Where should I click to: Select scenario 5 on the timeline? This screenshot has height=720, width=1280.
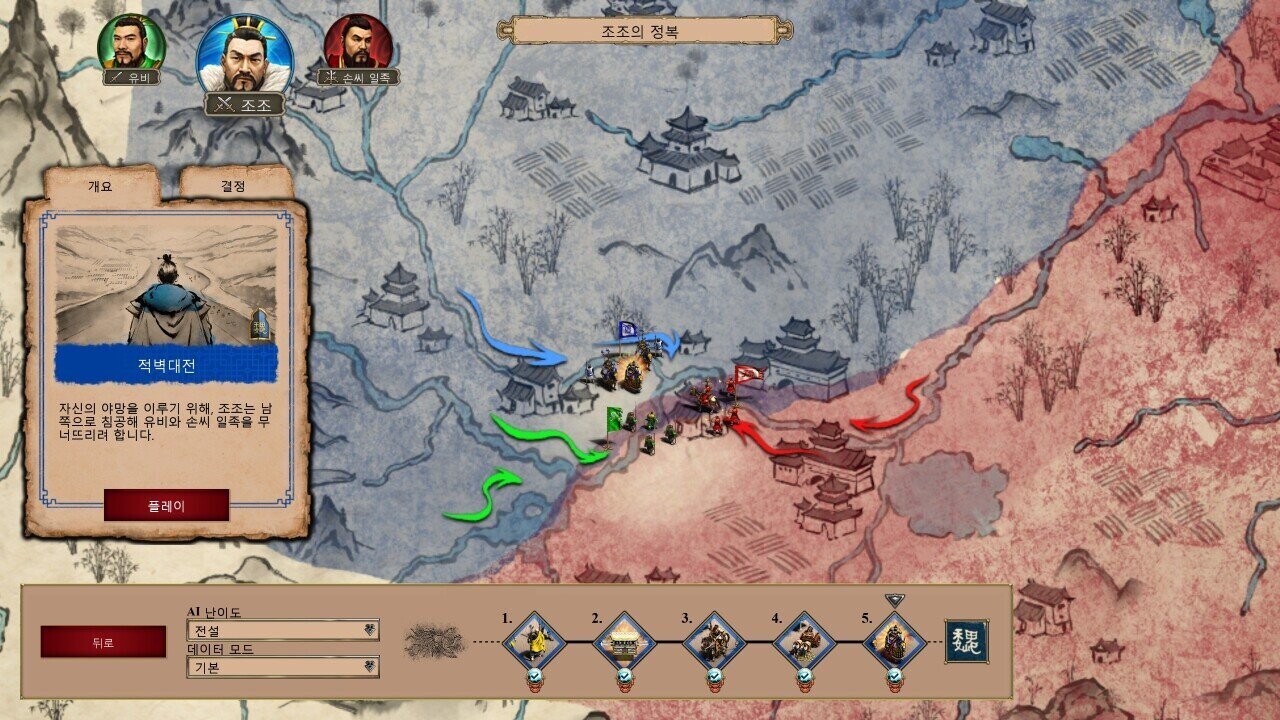(894, 641)
